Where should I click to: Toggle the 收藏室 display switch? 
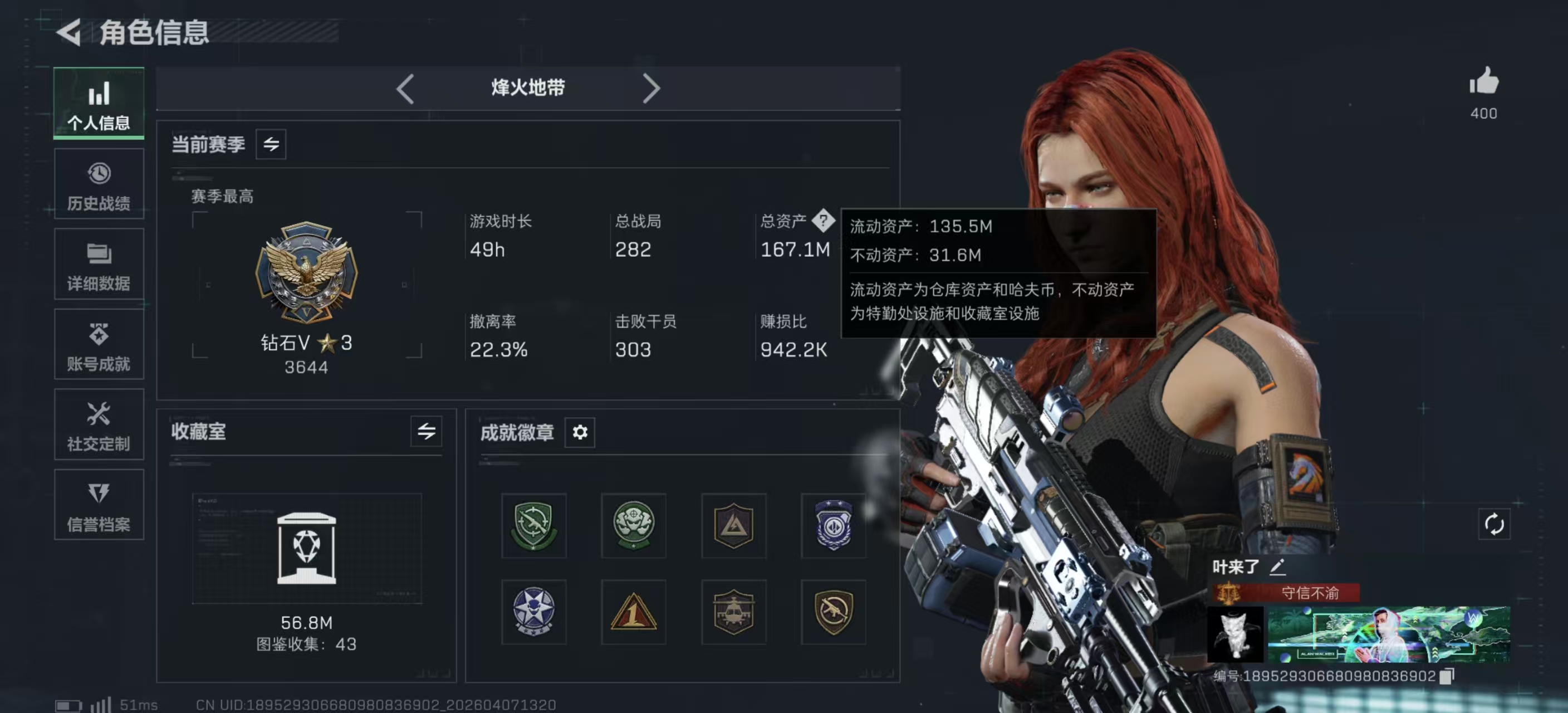tap(426, 432)
